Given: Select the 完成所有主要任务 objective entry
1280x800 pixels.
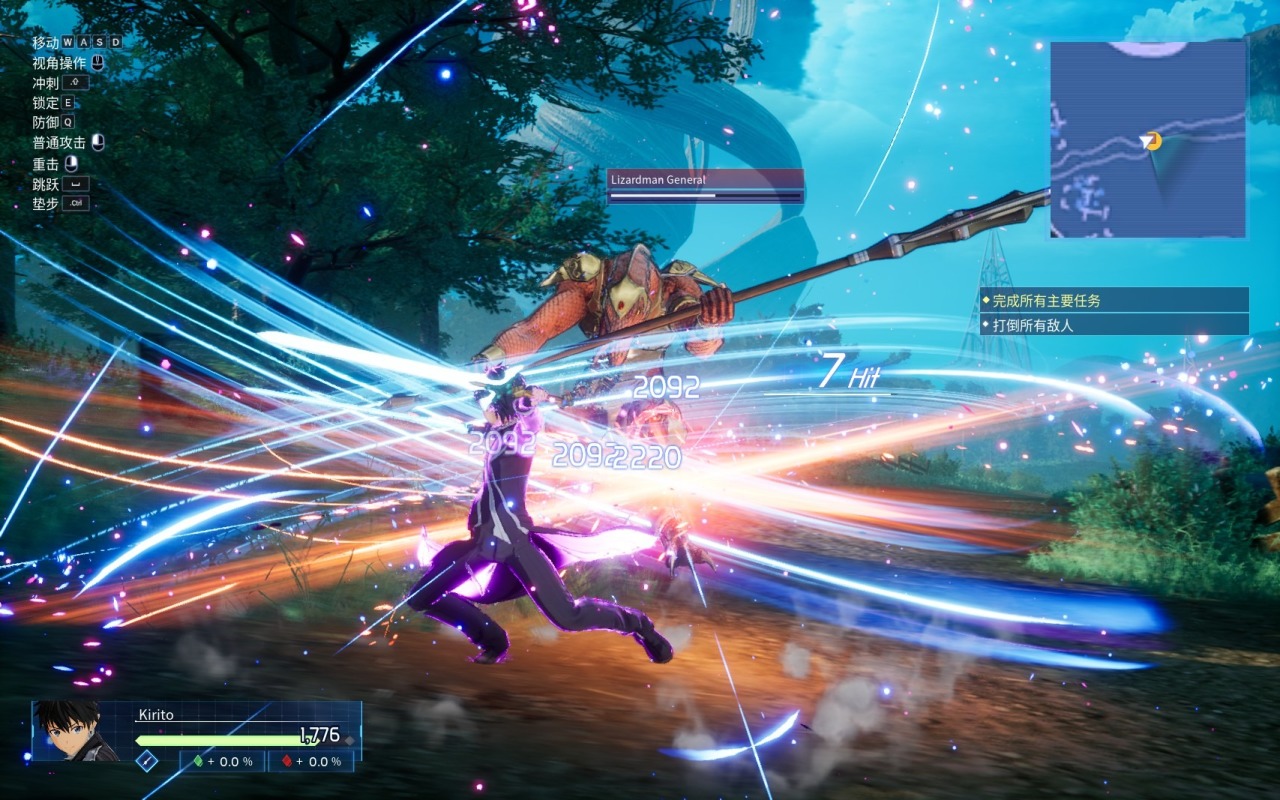Looking at the screenshot, I should coord(1114,300).
